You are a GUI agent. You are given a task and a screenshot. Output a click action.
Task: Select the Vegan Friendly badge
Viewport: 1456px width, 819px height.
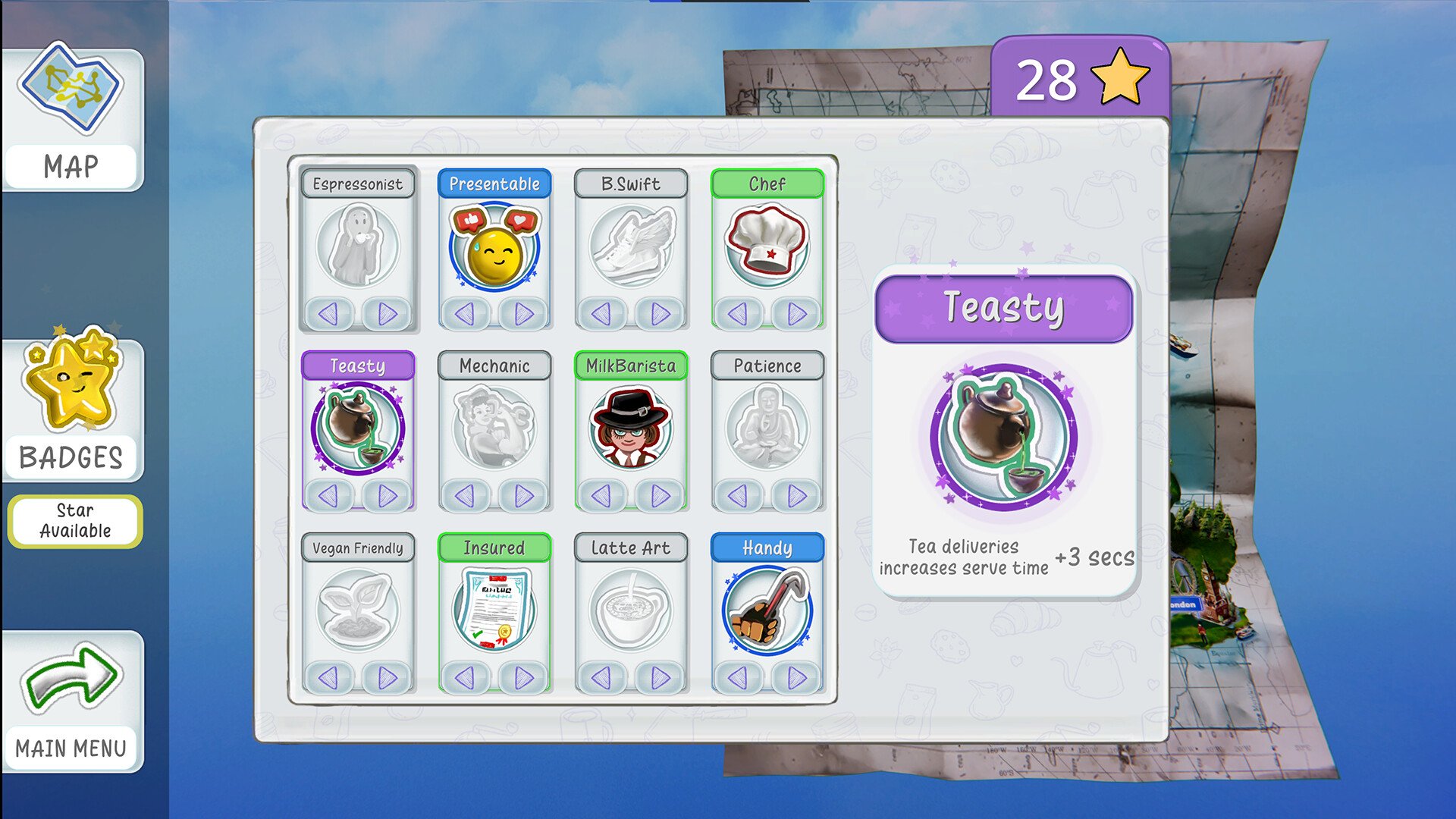357,609
